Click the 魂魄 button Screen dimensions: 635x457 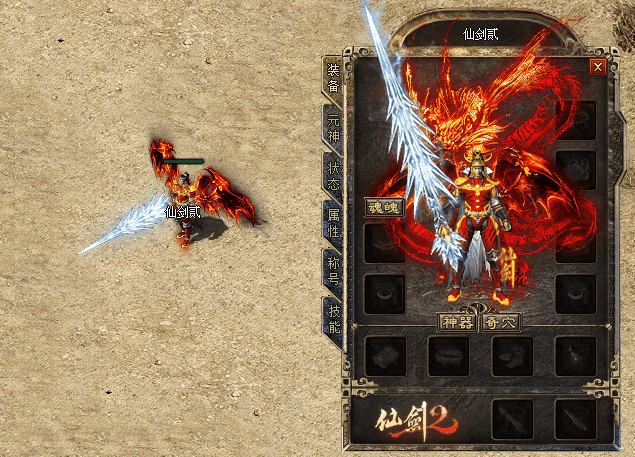tap(384, 209)
